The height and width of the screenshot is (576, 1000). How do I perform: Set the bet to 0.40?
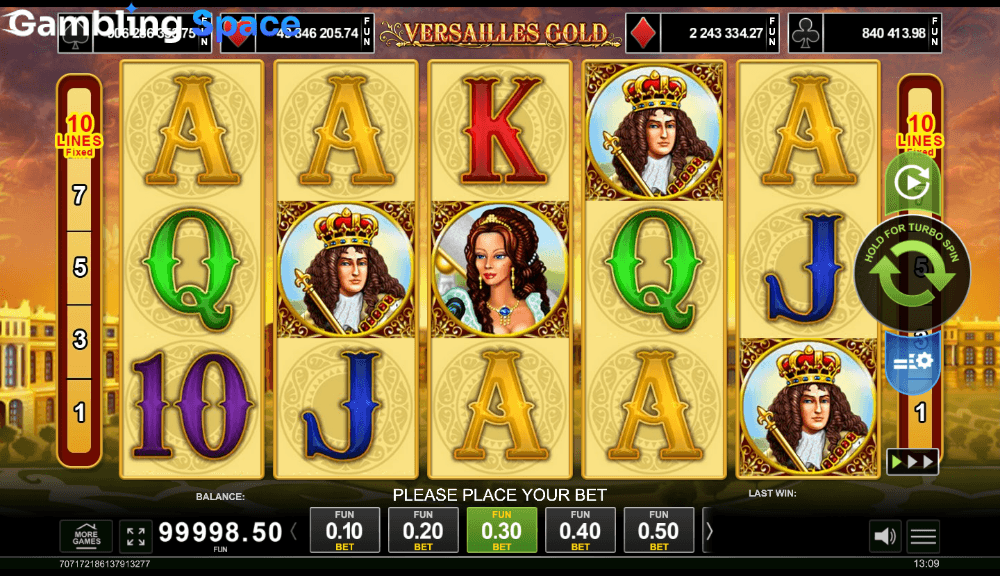tap(580, 530)
